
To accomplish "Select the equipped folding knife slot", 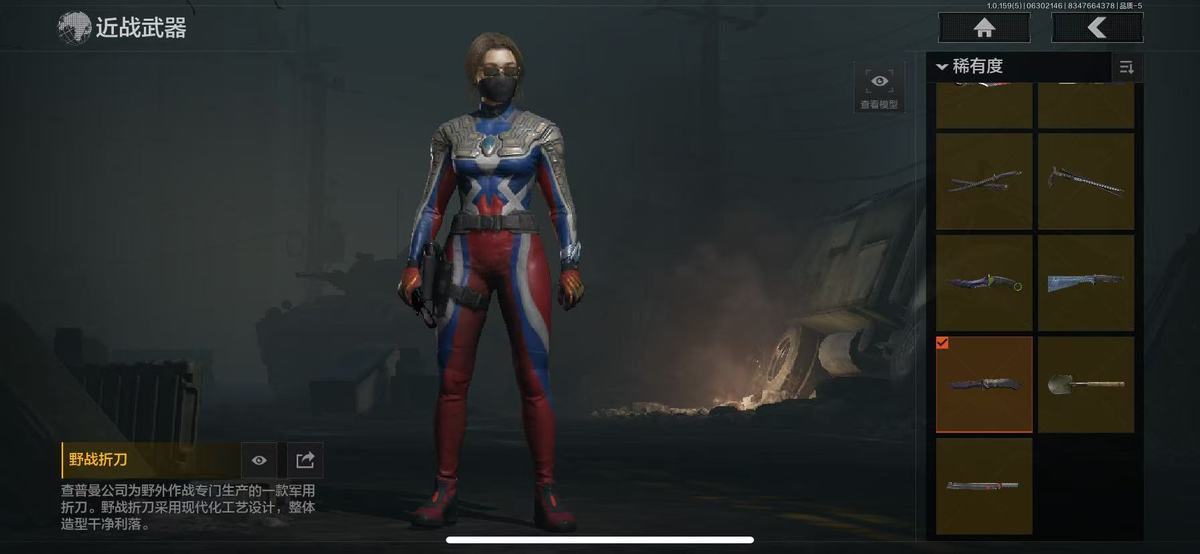I will (x=984, y=385).
